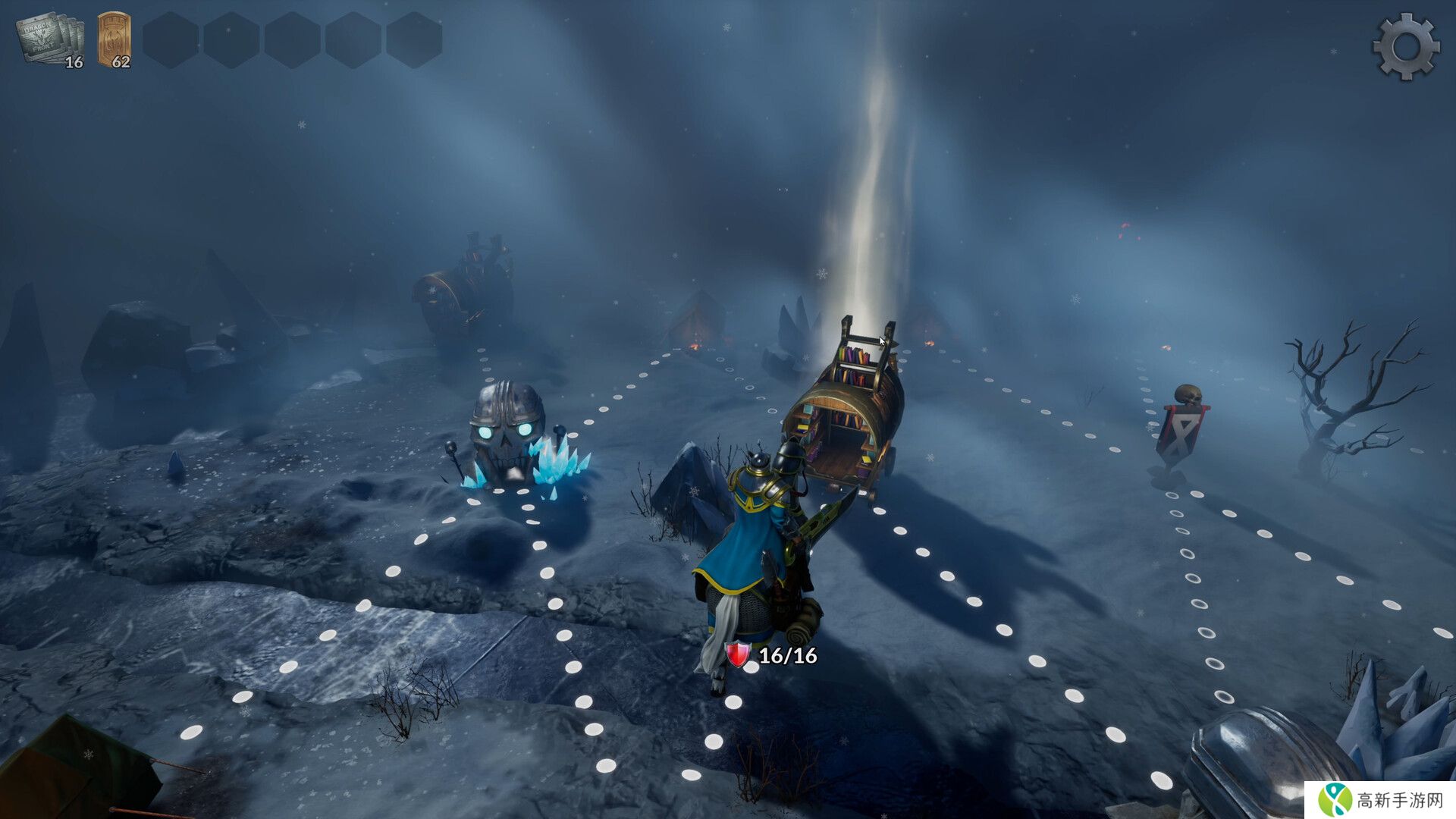Open the settings gear menu
Image resolution: width=1456 pixels, height=819 pixels.
[1405, 46]
